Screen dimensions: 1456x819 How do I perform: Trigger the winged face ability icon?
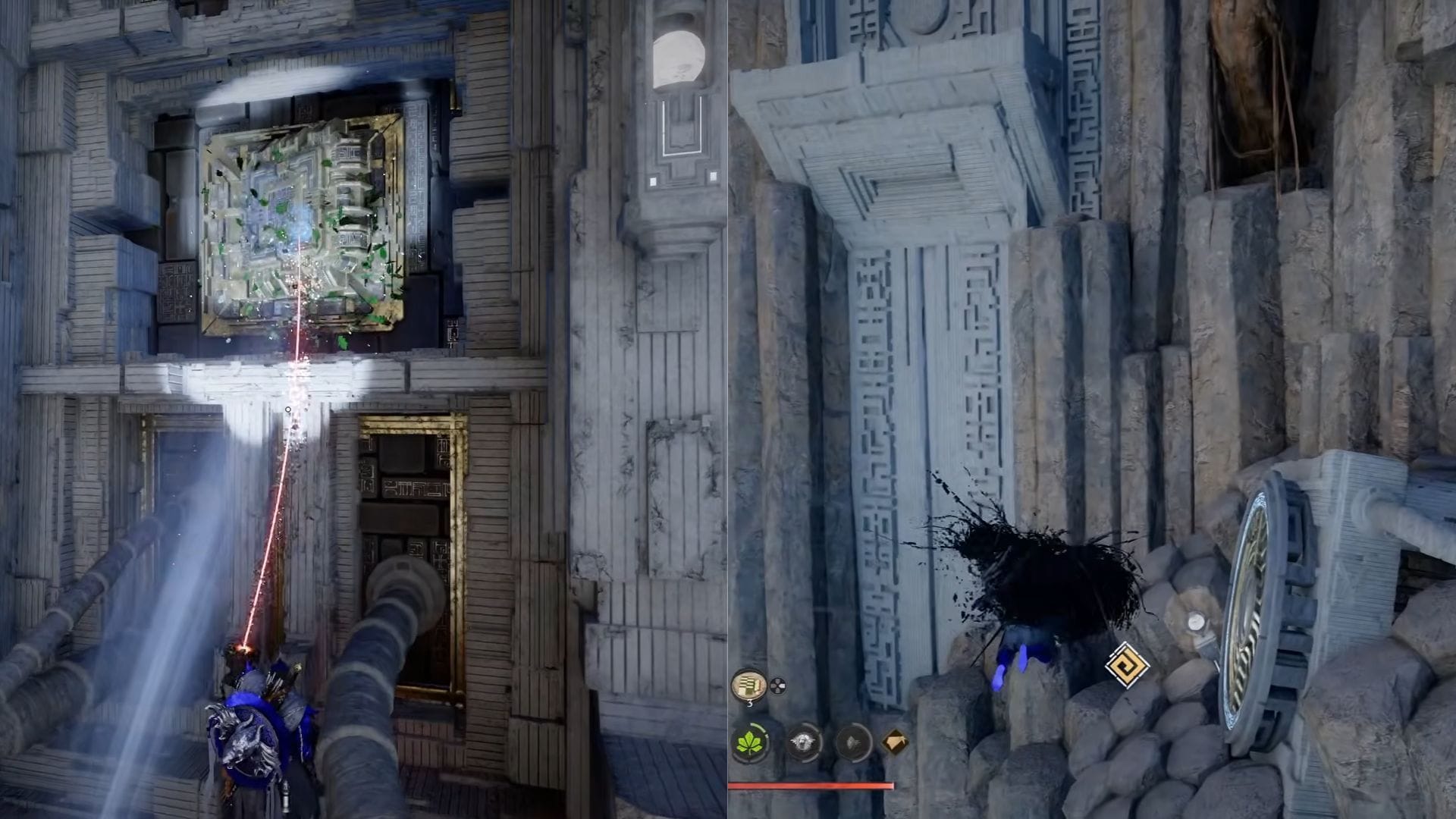804,742
